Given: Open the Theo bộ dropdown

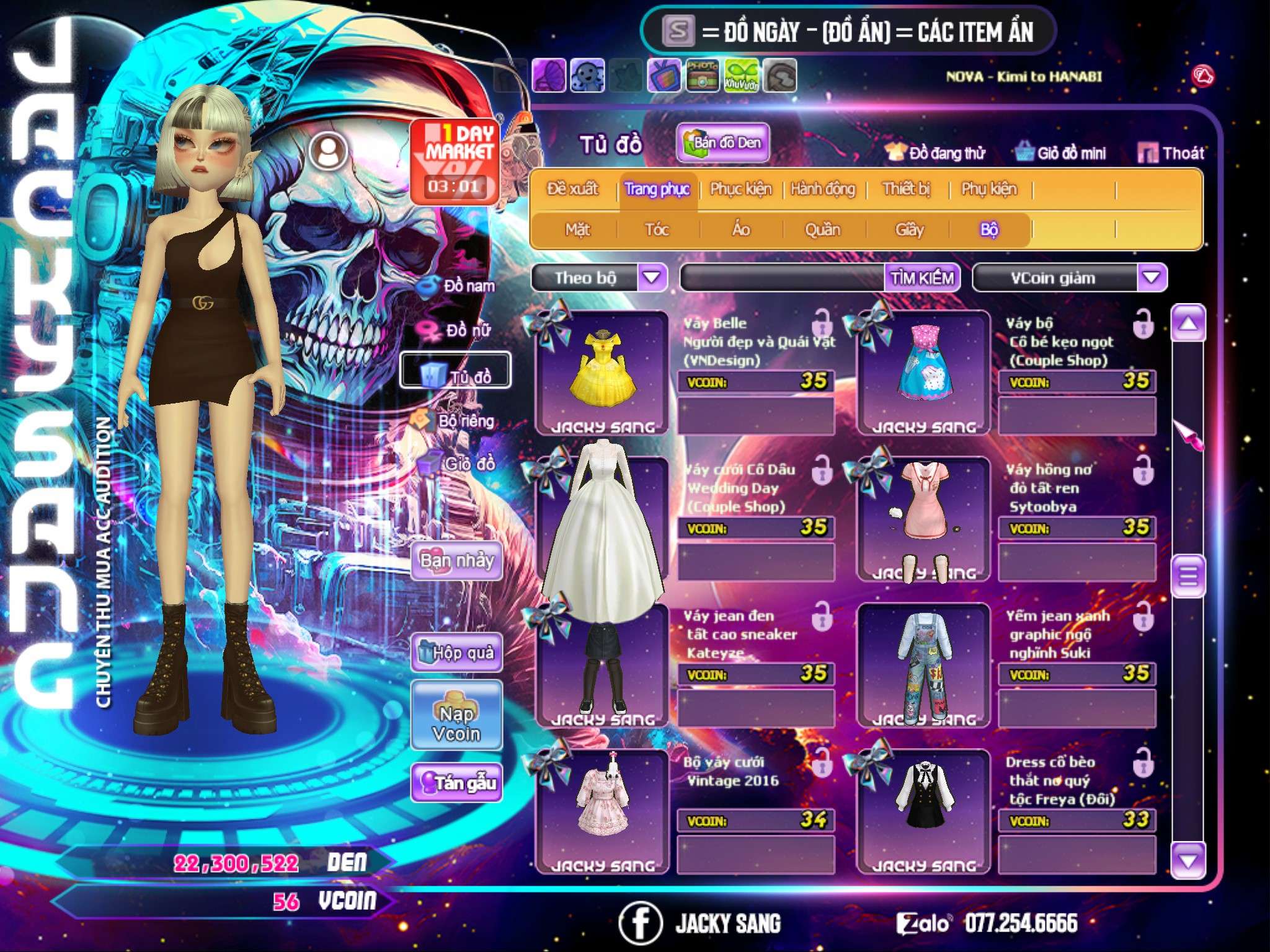Looking at the screenshot, I should 652,278.
